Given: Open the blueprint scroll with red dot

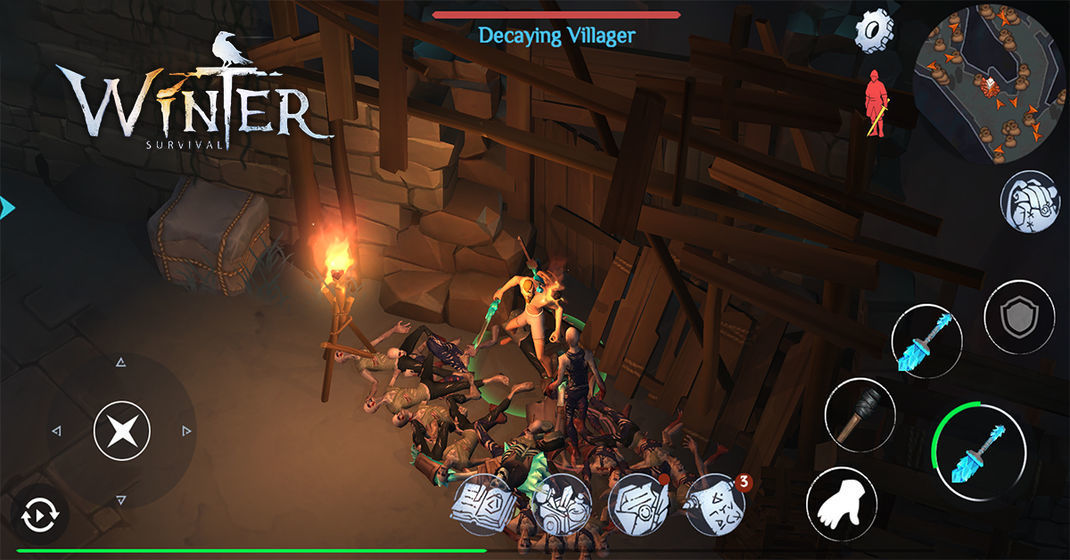Looking at the screenshot, I should coord(638,506).
